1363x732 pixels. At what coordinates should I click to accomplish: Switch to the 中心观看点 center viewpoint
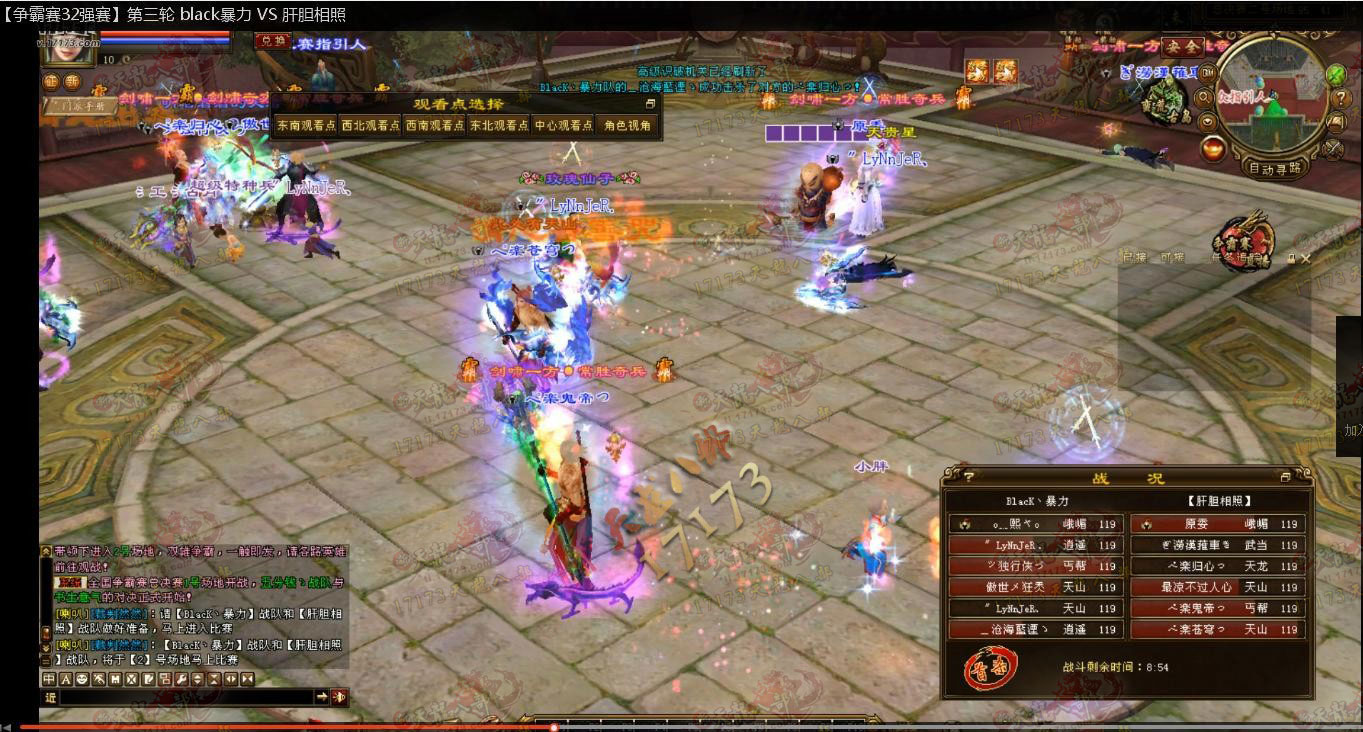563,126
